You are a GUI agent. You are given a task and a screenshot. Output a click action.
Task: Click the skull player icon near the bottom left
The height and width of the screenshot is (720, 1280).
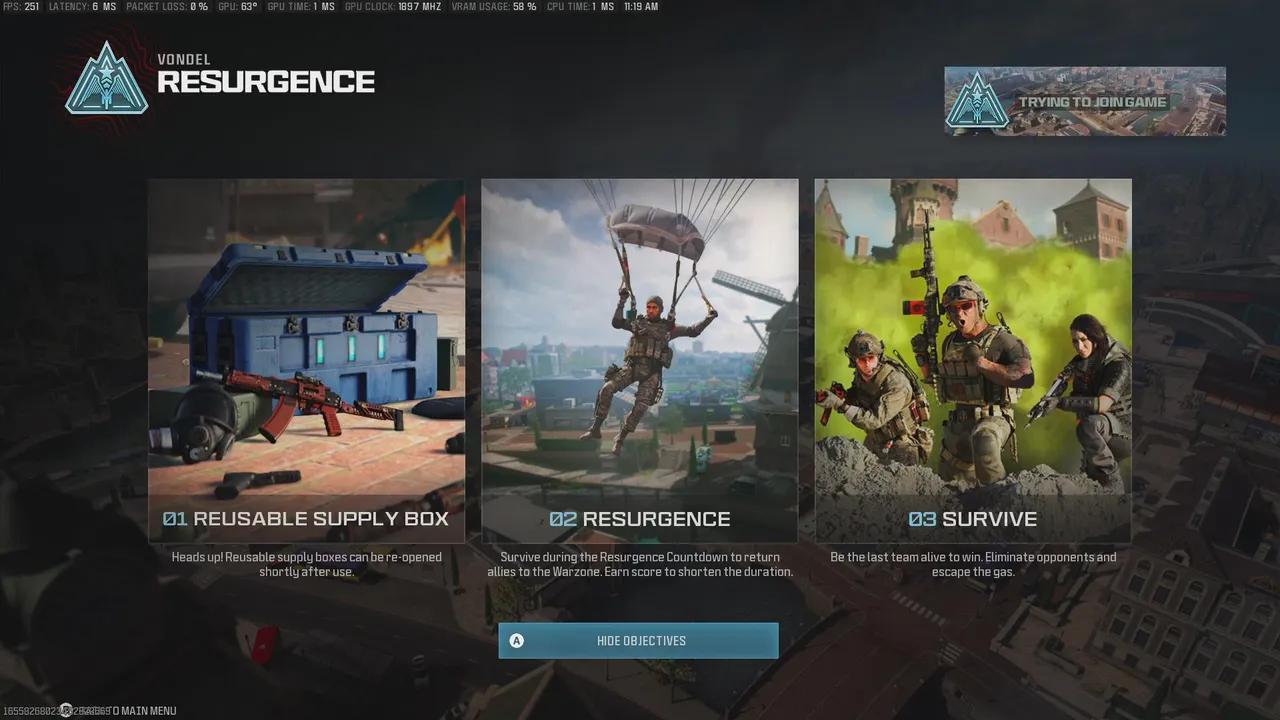coord(65,709)
